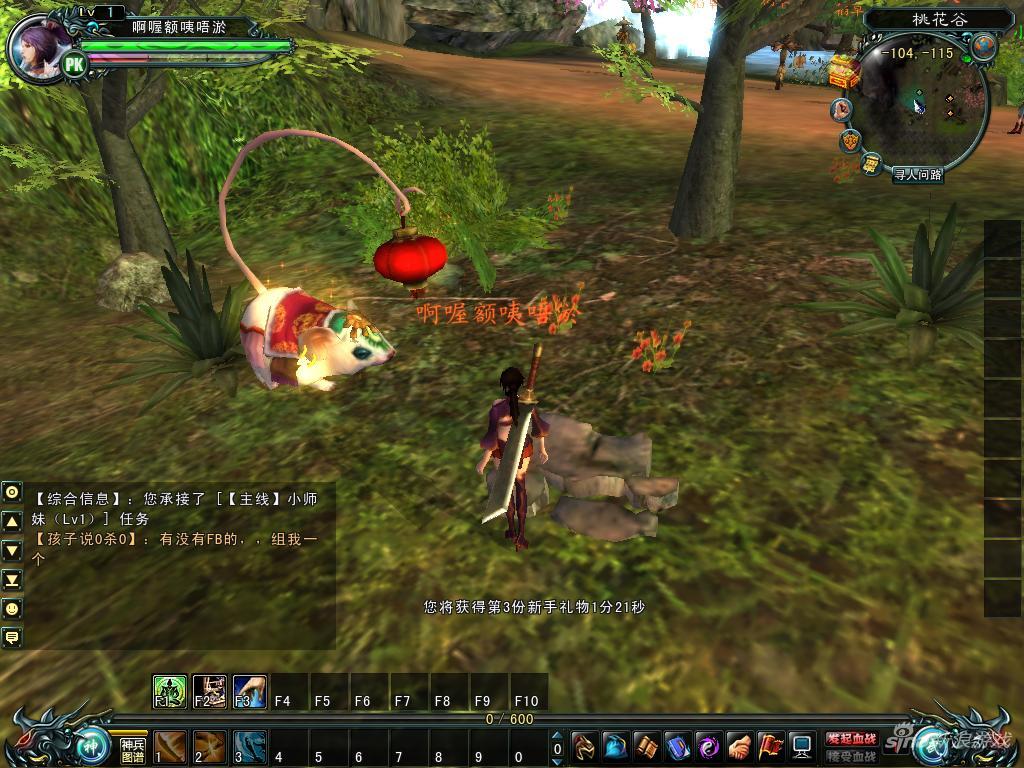The image size is (1024, 768).
Task: Open the handshake social icon
Action: pos(739,746)
